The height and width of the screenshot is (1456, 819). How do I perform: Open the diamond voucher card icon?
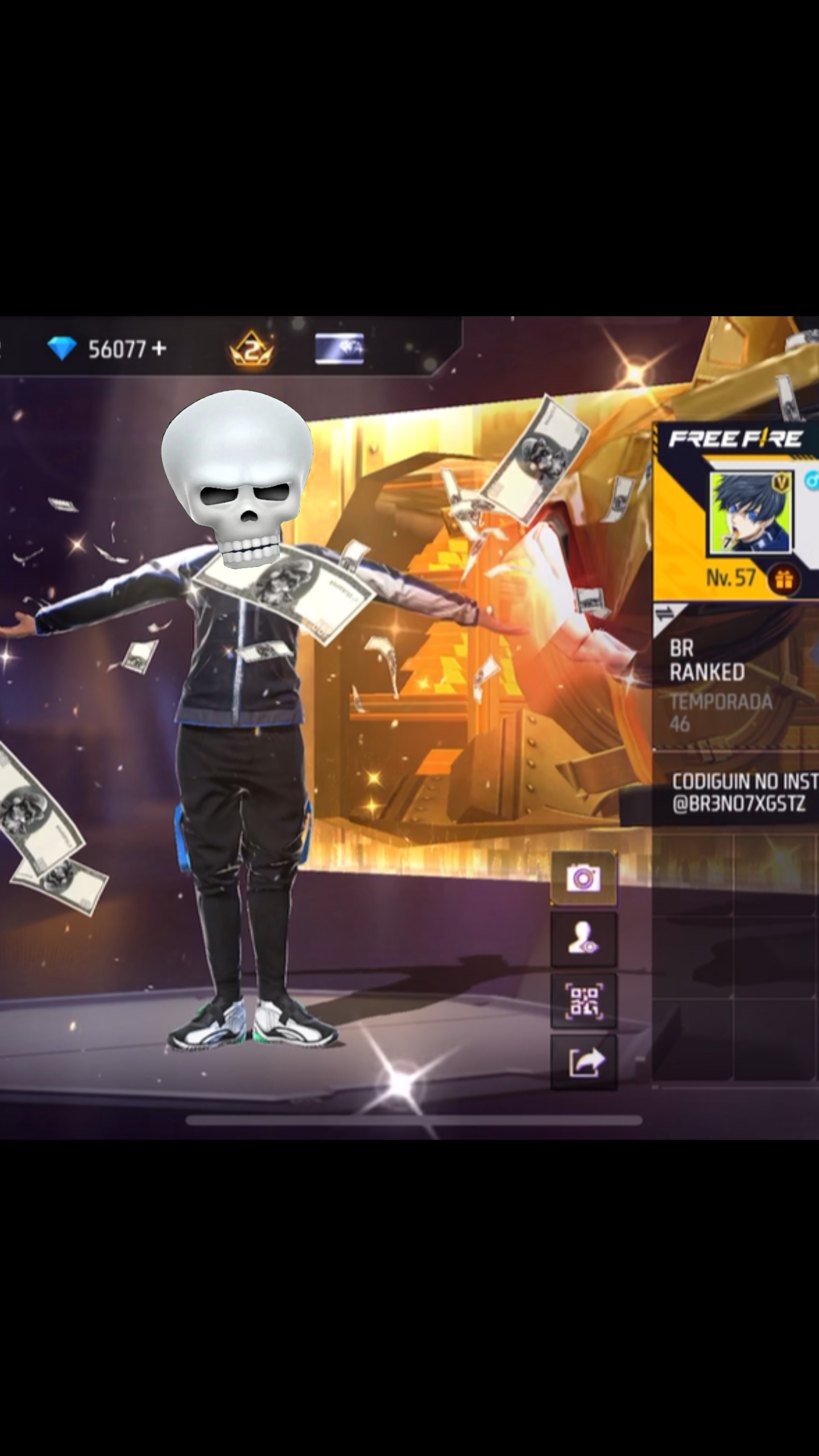[339, 349]
